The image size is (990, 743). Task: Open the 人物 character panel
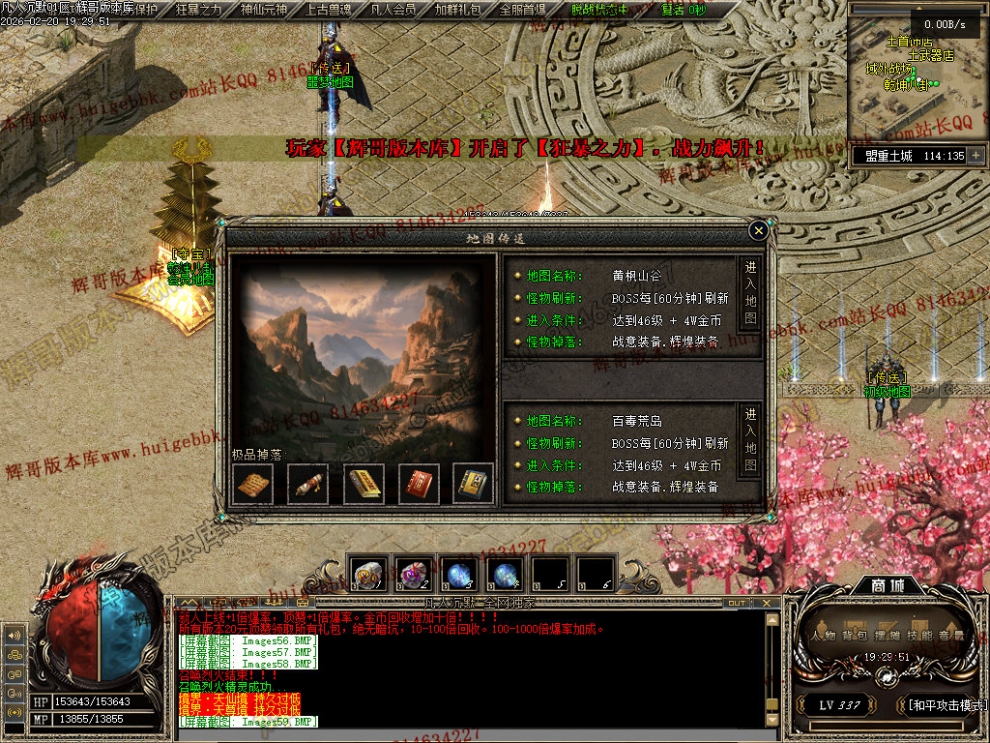(x=824, y=635)
